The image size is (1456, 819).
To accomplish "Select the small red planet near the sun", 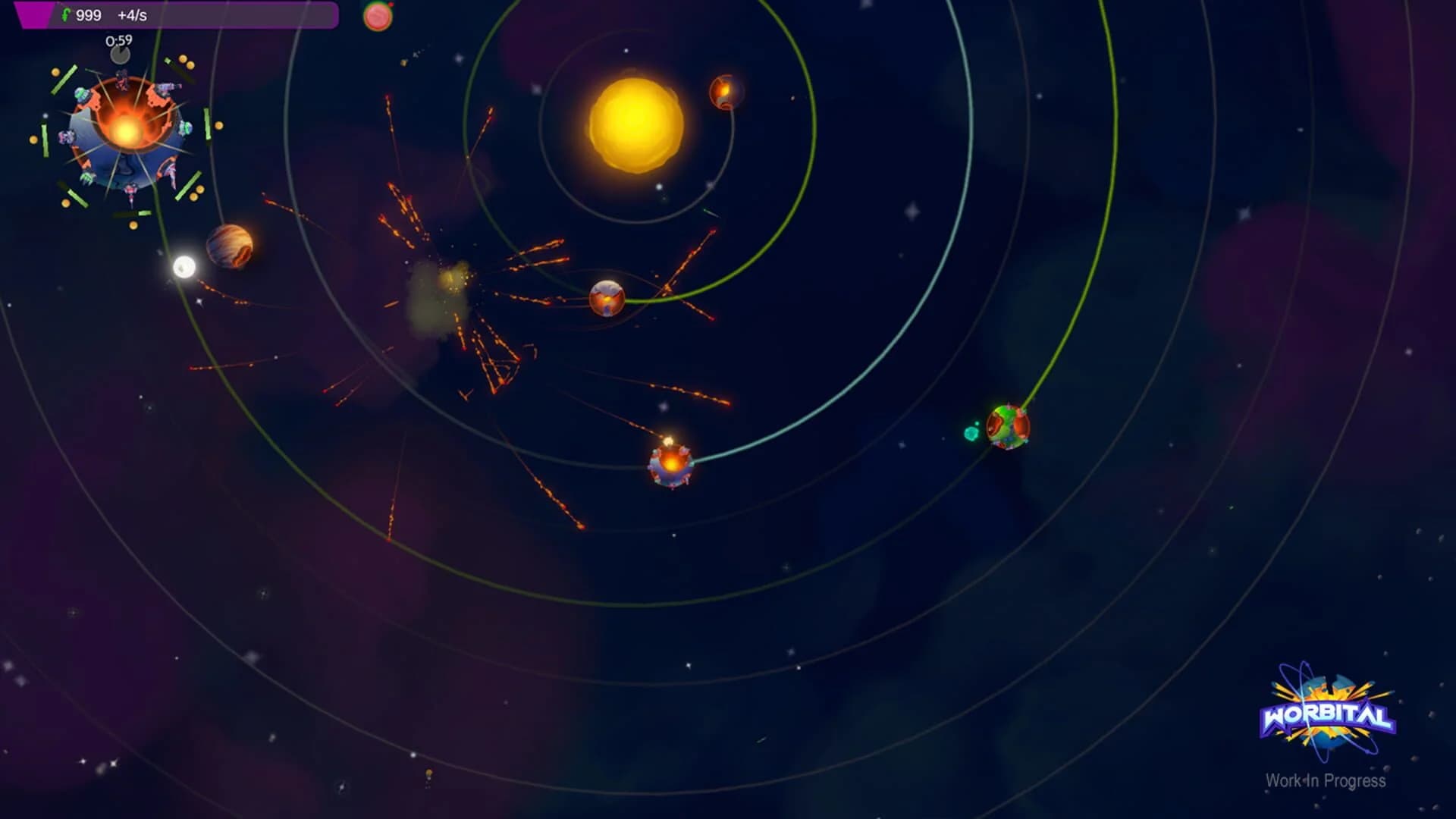I will coord(722,93).
